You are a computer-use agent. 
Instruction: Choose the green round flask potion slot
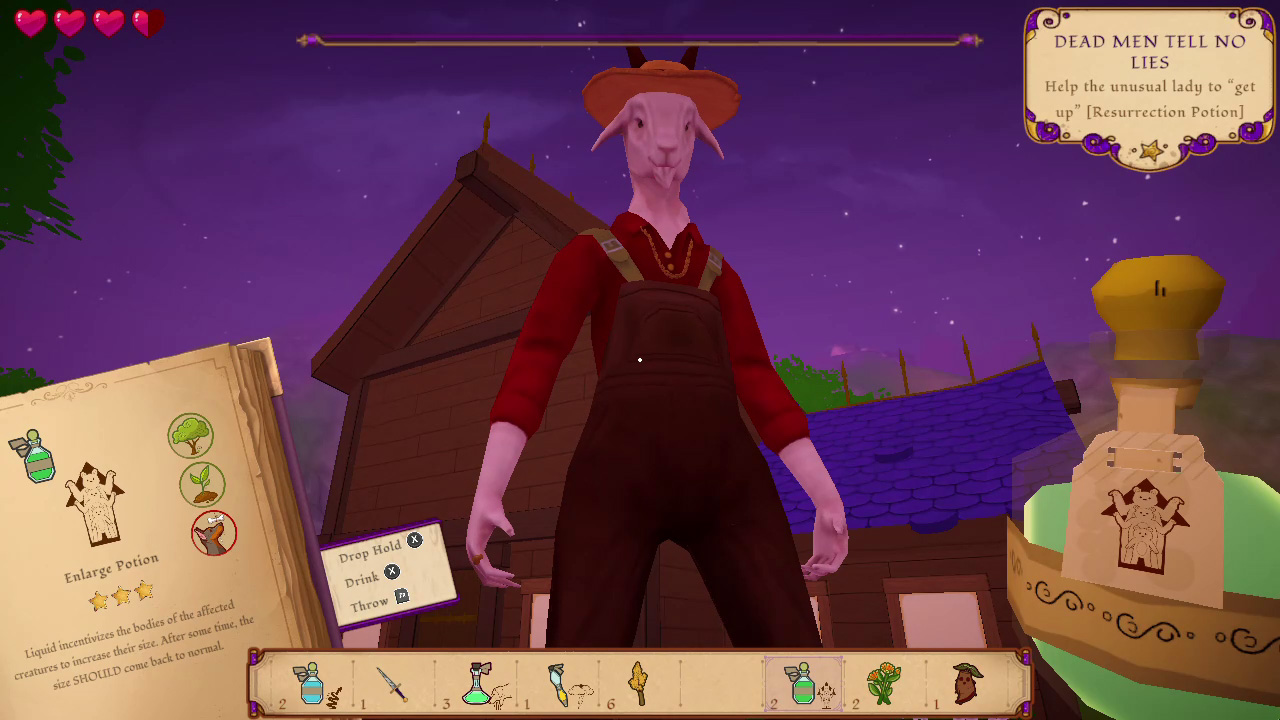(477, 685)
